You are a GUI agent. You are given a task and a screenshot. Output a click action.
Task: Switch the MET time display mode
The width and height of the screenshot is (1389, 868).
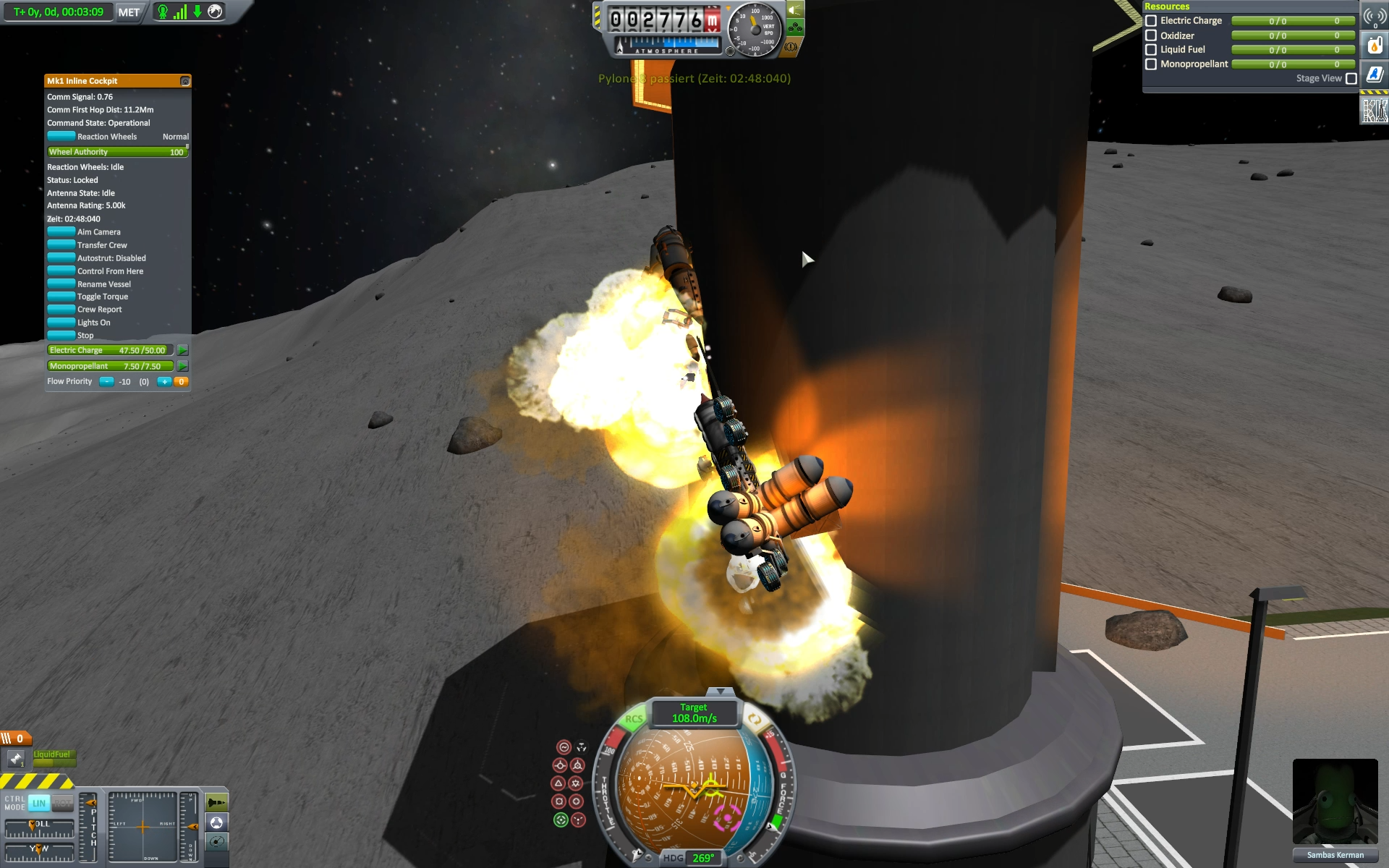tap(129, 12)
